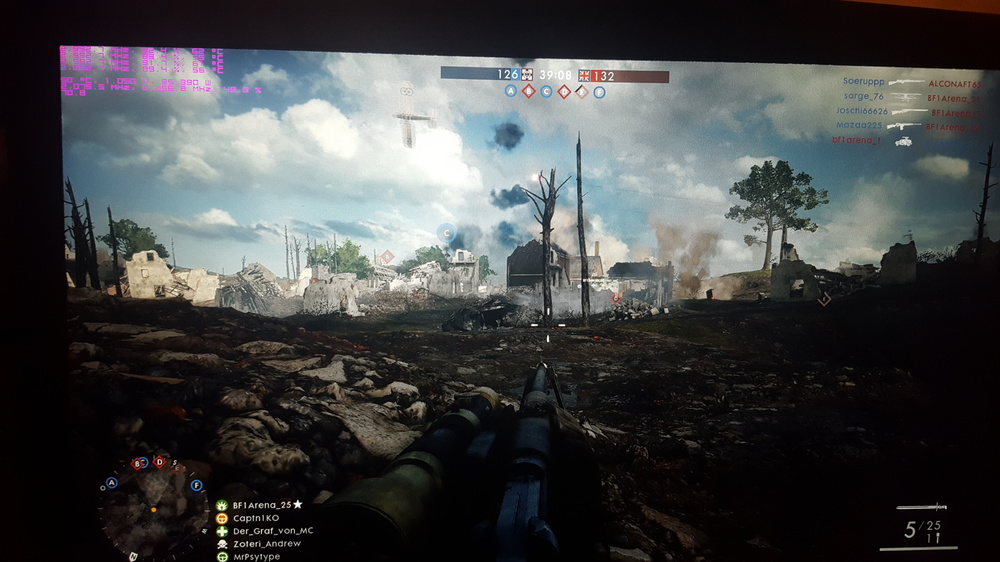Click objective A marker on the minimap edge

111,482
